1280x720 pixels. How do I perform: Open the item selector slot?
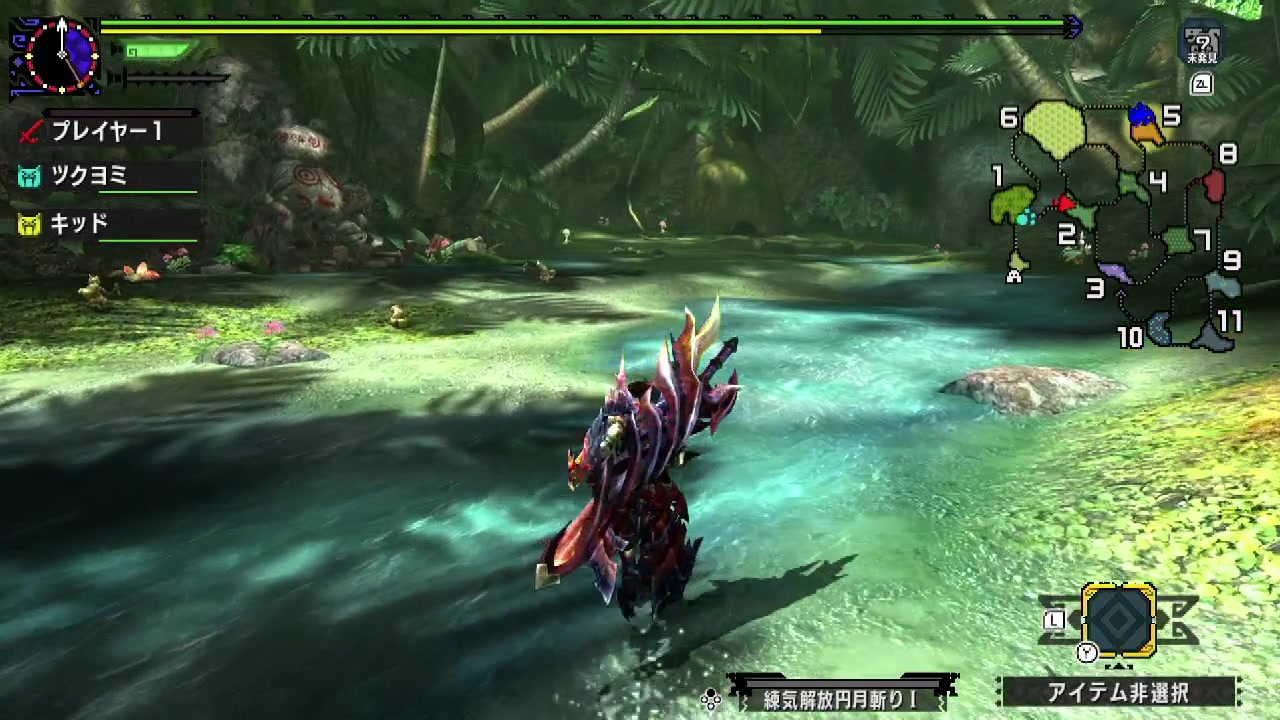click(x=1119, y=621)
